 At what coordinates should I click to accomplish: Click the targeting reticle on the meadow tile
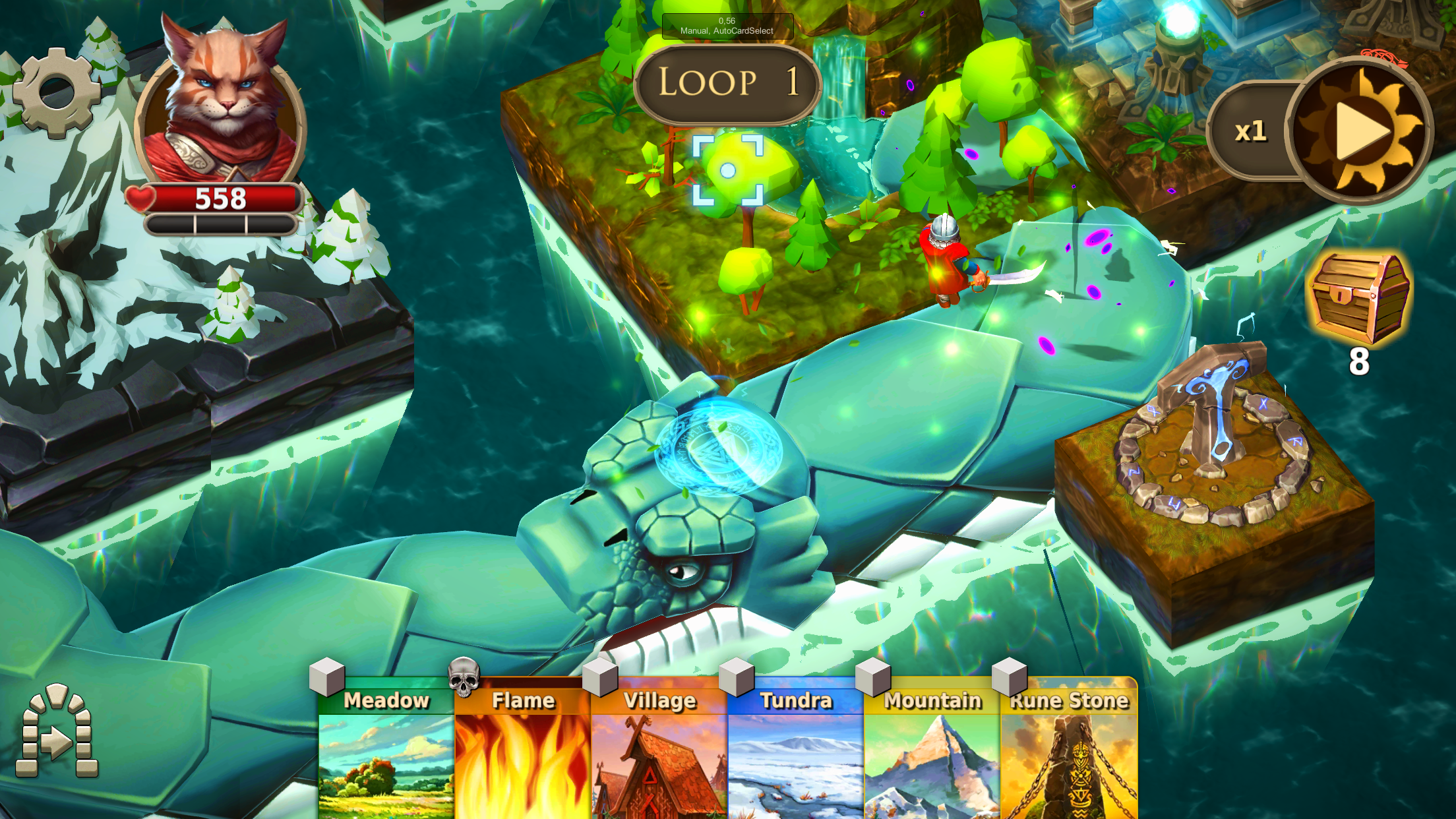point(728,170)
